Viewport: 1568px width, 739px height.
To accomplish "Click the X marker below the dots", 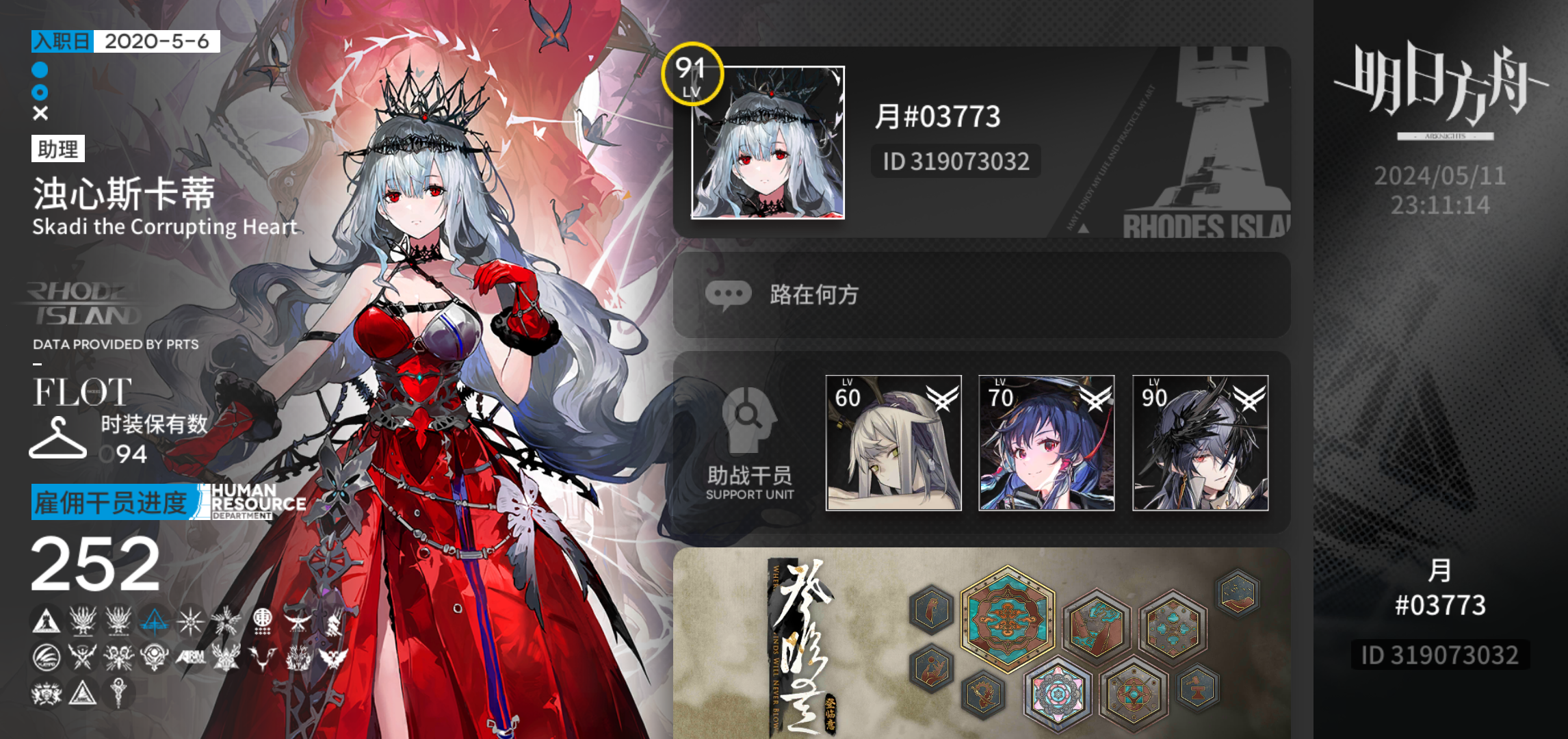I will pyautogui.click(x=40, y=112).
